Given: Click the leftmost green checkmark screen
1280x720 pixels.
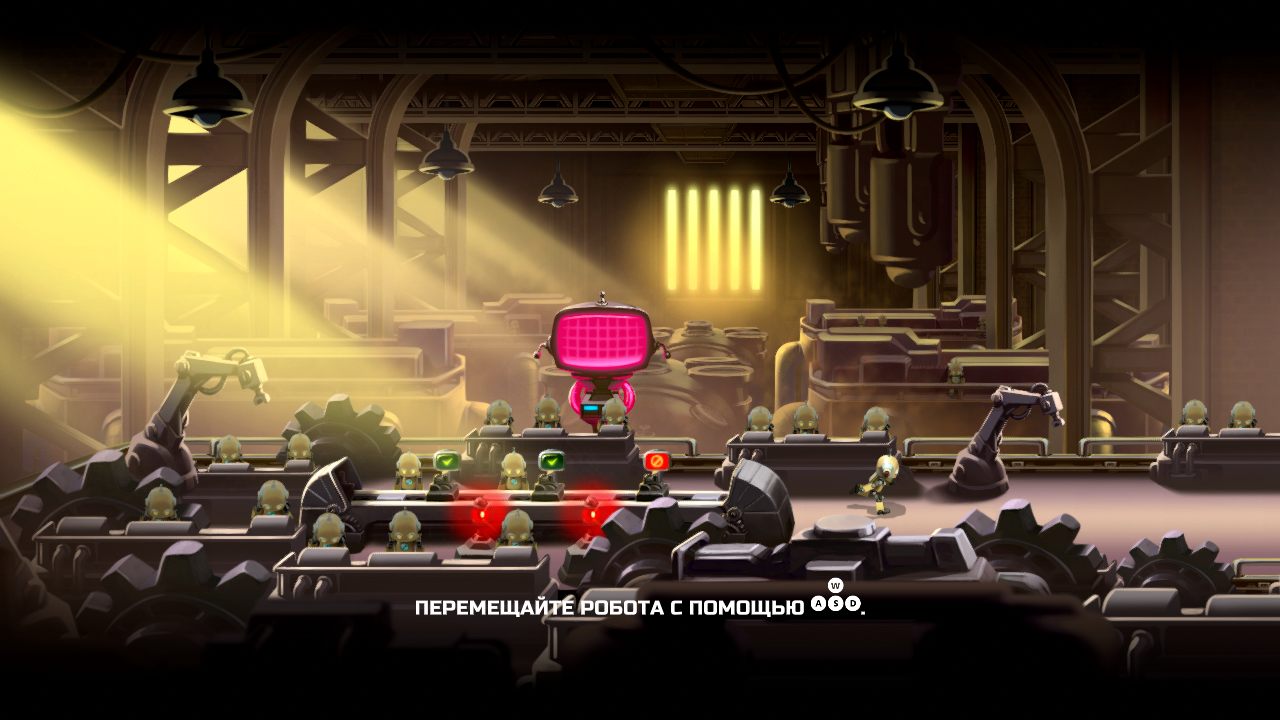Looking at the screenshot, I should click(x=447, y=459).
